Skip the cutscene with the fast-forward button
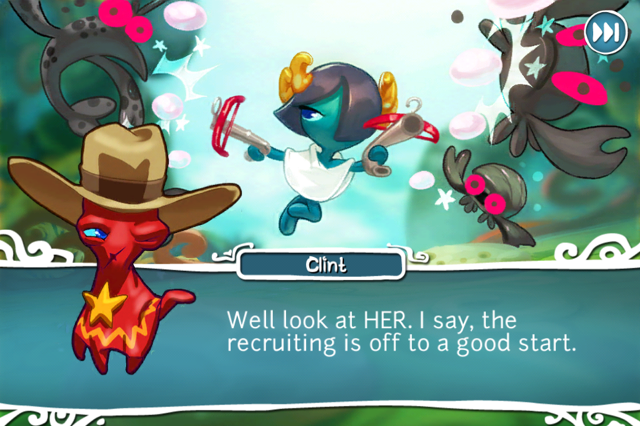The image size is (640, 426). coord(603,31)
